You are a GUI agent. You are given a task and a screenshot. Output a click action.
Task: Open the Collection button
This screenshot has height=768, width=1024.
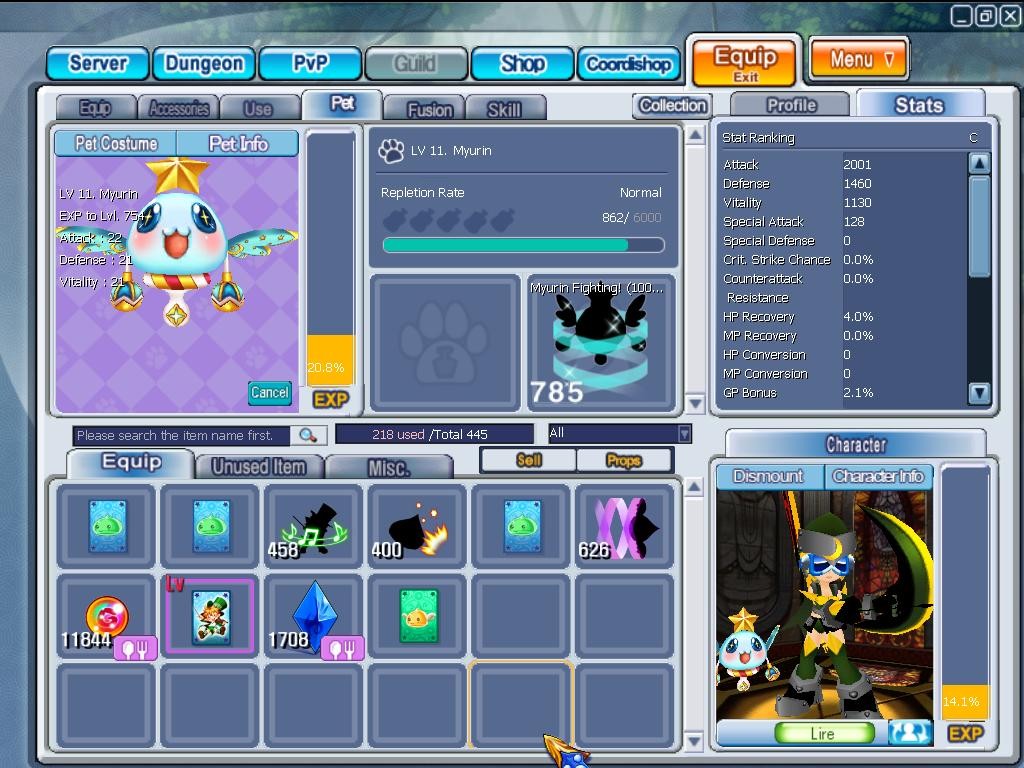click(x=672, y=105)
